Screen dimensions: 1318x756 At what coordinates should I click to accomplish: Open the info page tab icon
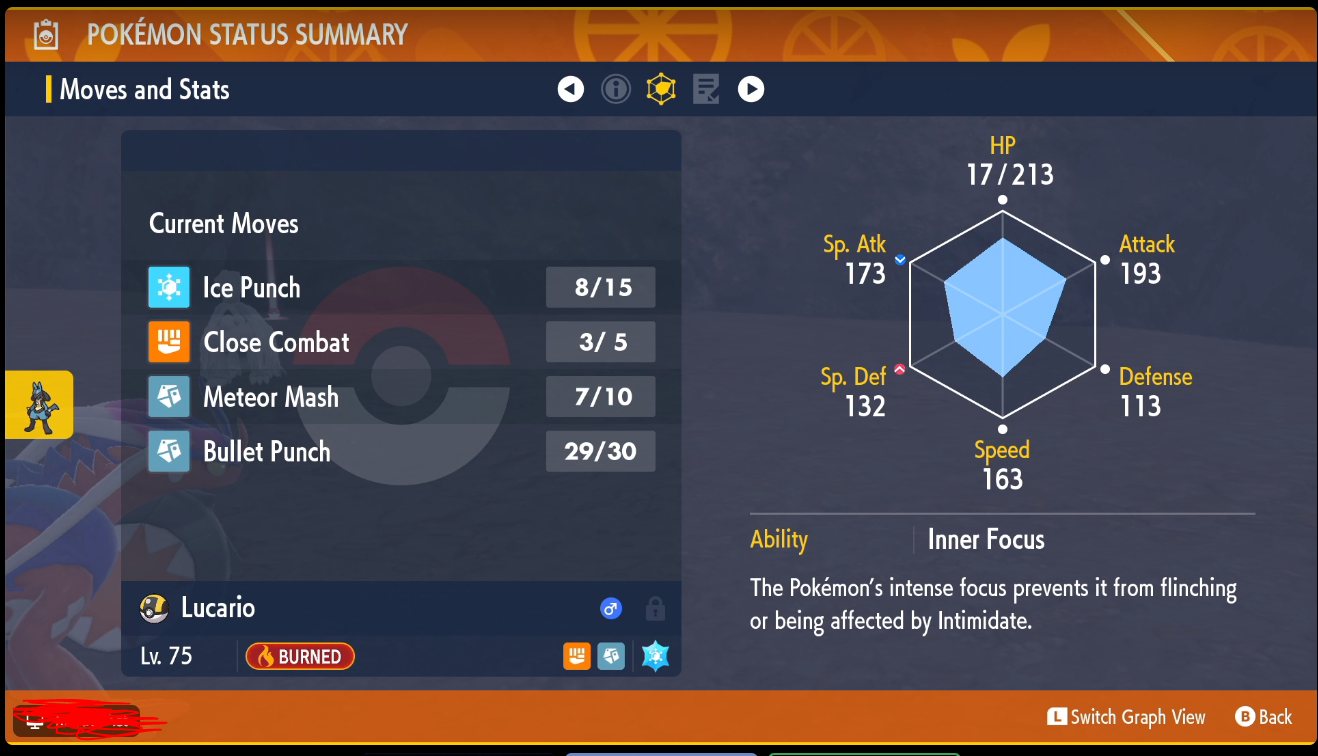(615, 90)
